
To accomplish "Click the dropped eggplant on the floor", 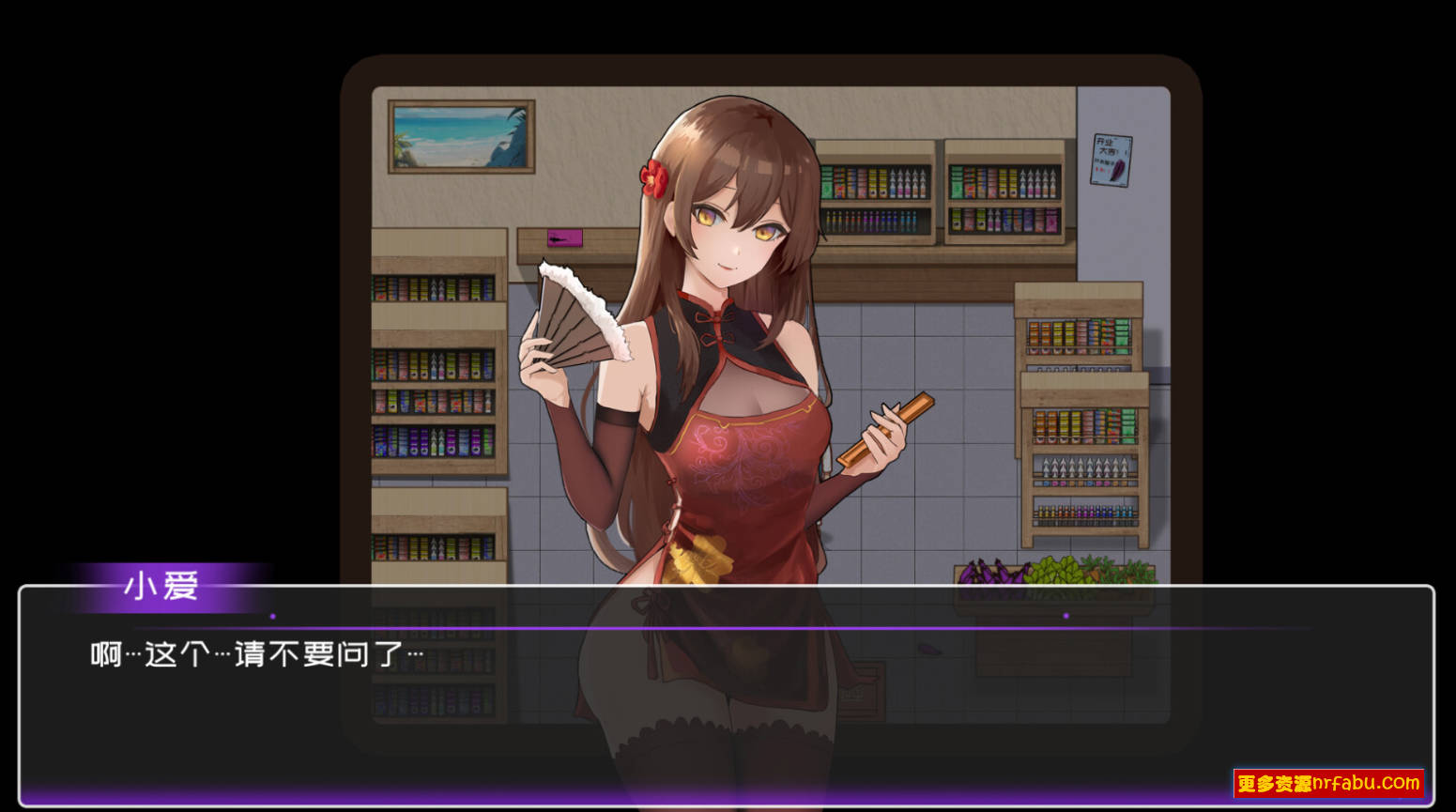I will [929, 650].
